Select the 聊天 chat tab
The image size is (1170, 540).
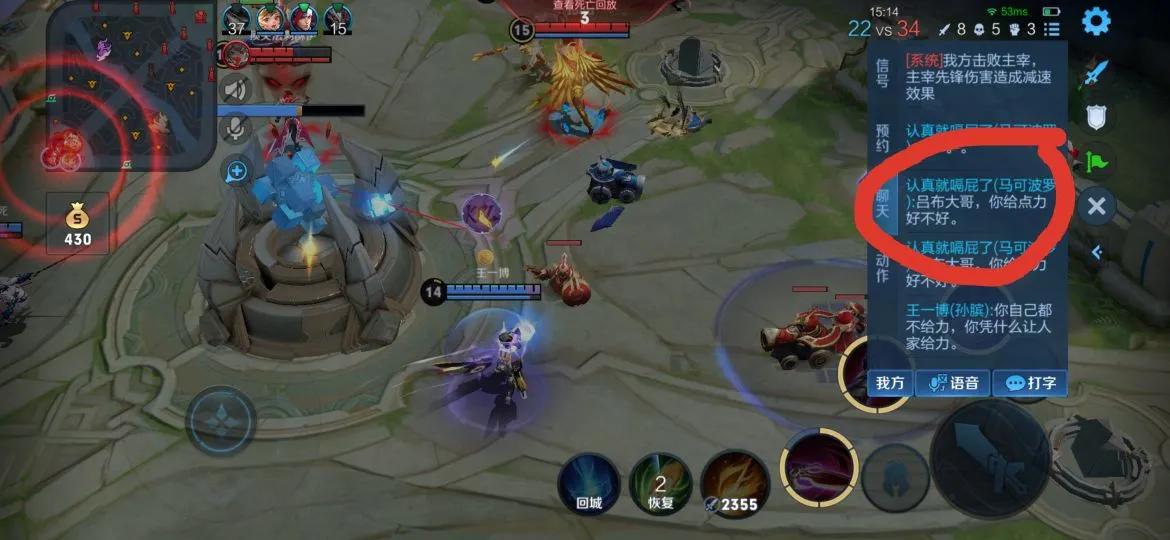coord(882,203)
